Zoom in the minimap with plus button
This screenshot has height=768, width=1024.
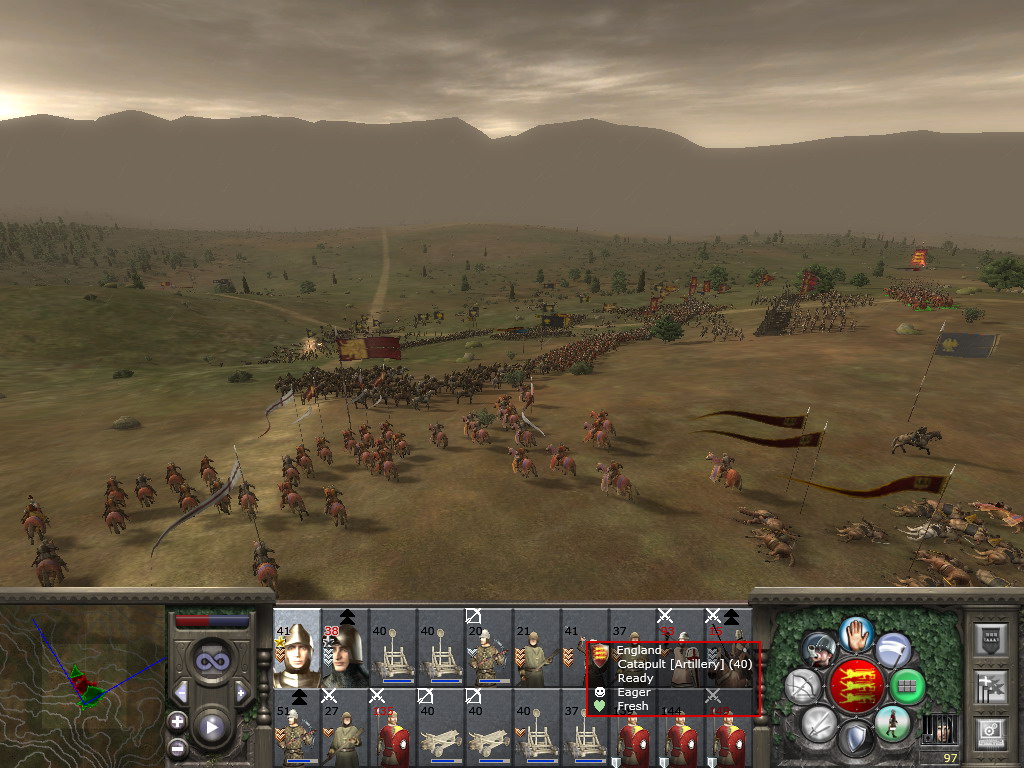[178, 720]
